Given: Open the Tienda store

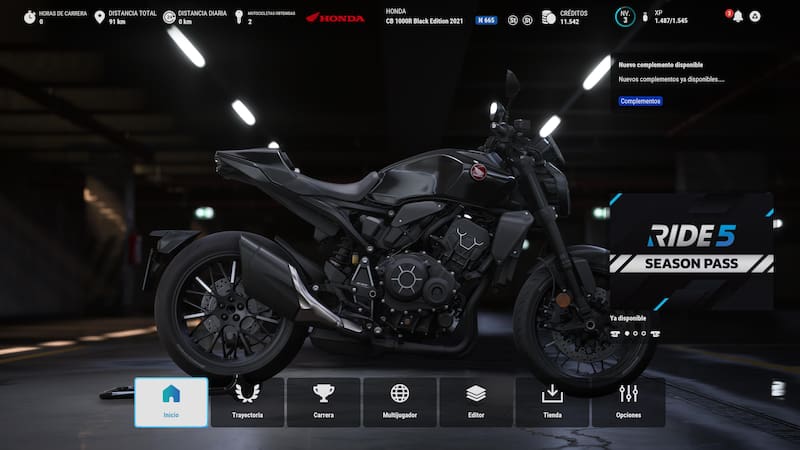Looking at the screenshot, I should pos(552,401).
